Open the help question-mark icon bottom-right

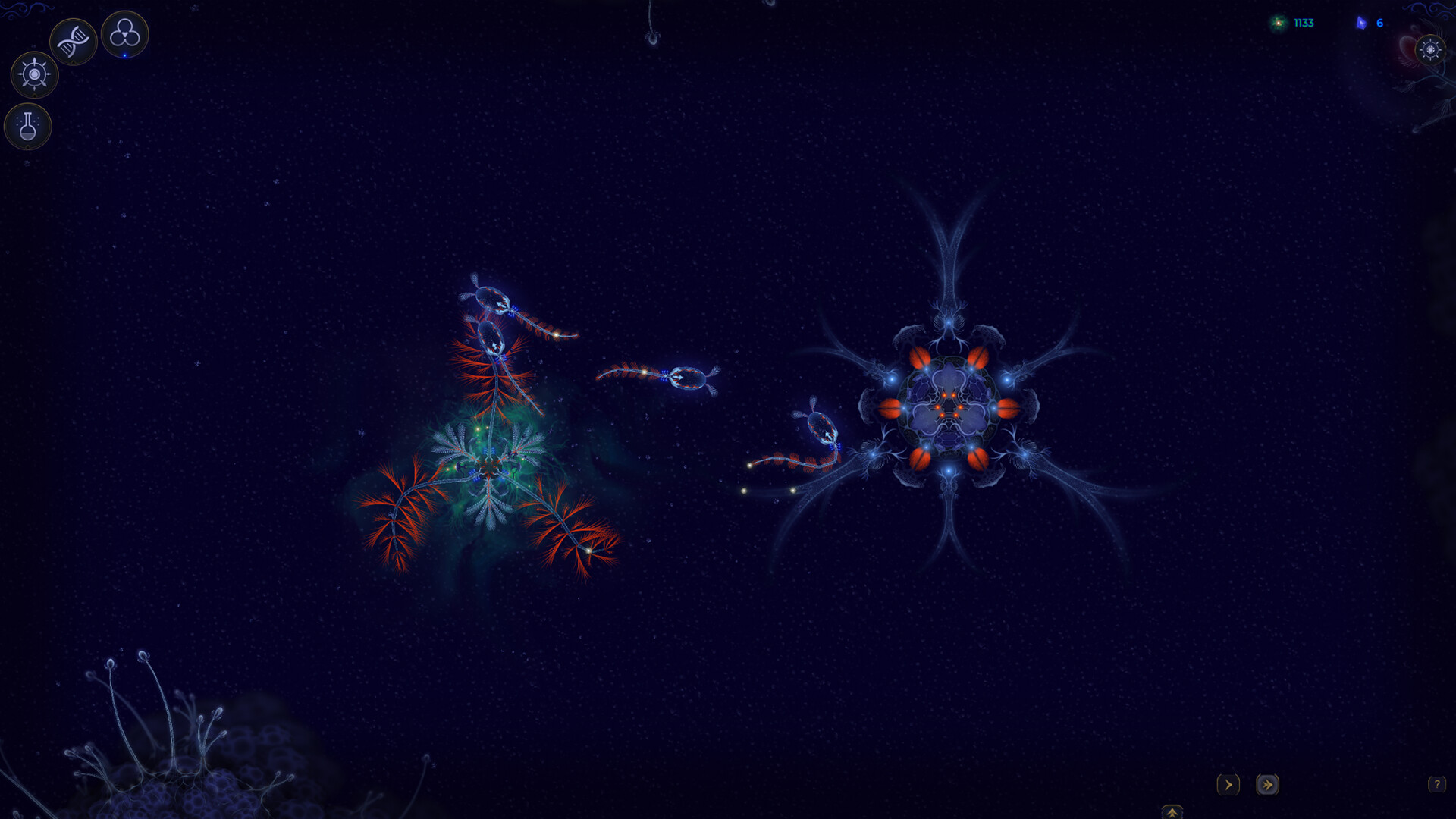[x=1437, y=786]
